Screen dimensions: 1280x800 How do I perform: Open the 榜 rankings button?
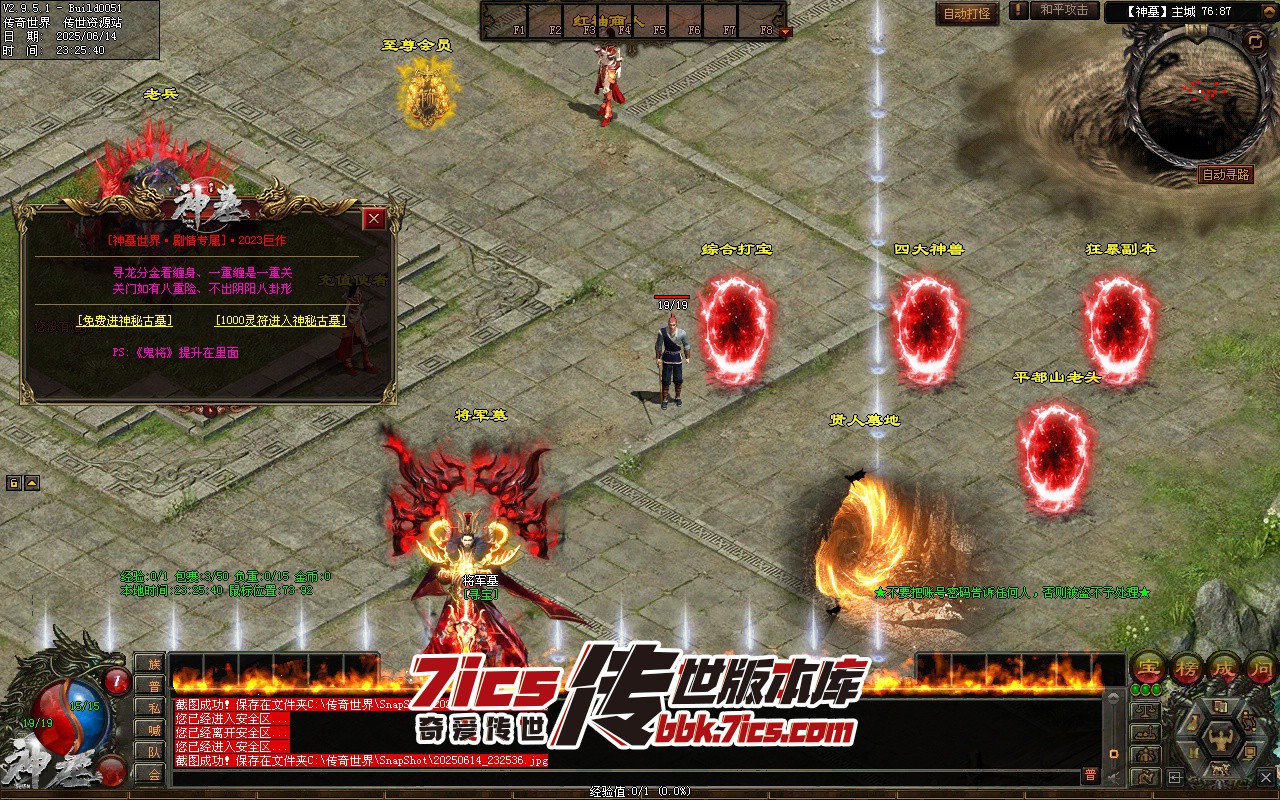(x=1187, y=668)
